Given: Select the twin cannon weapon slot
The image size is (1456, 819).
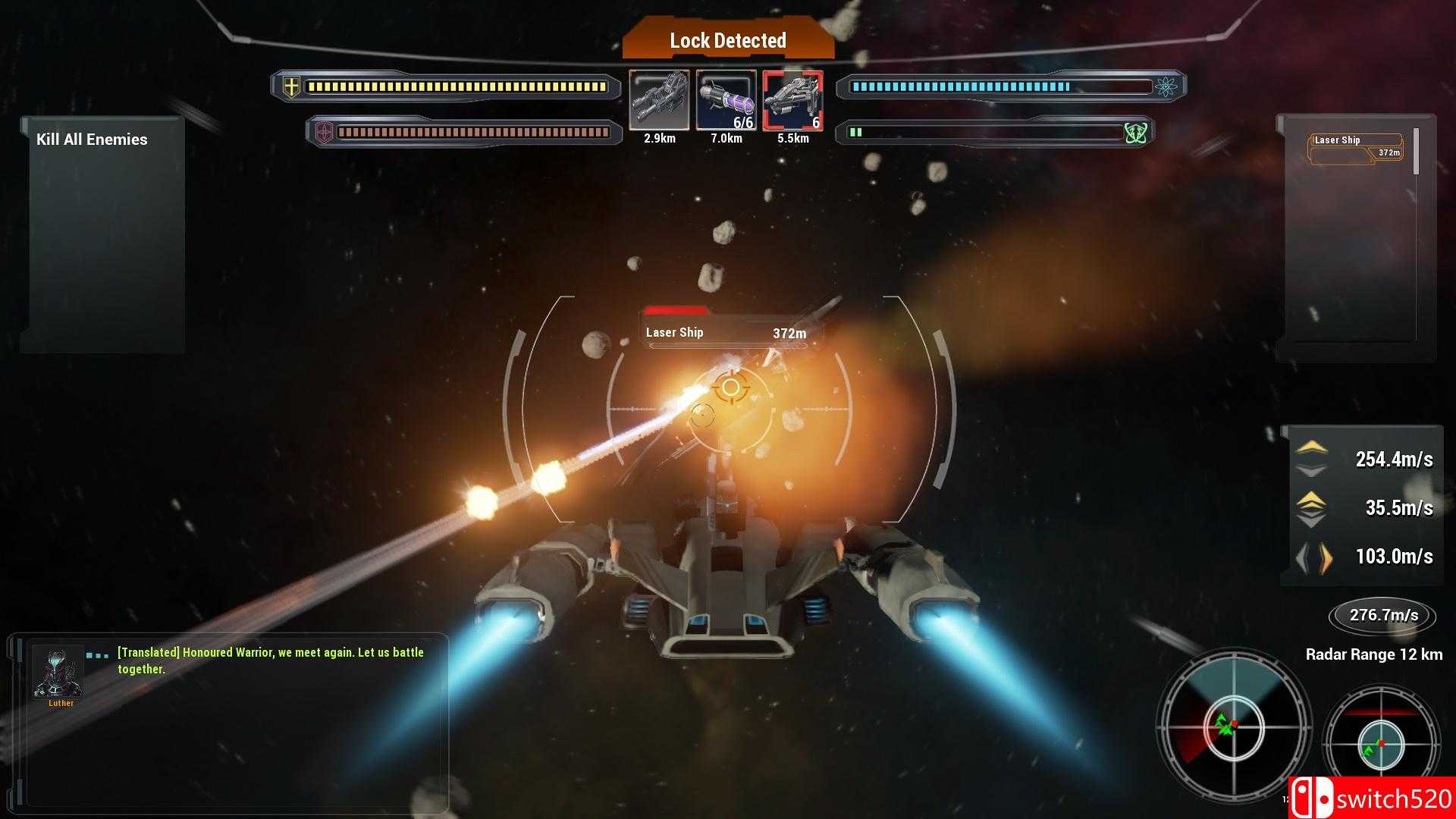Looking at the screenshot, I should click(659, 101).
